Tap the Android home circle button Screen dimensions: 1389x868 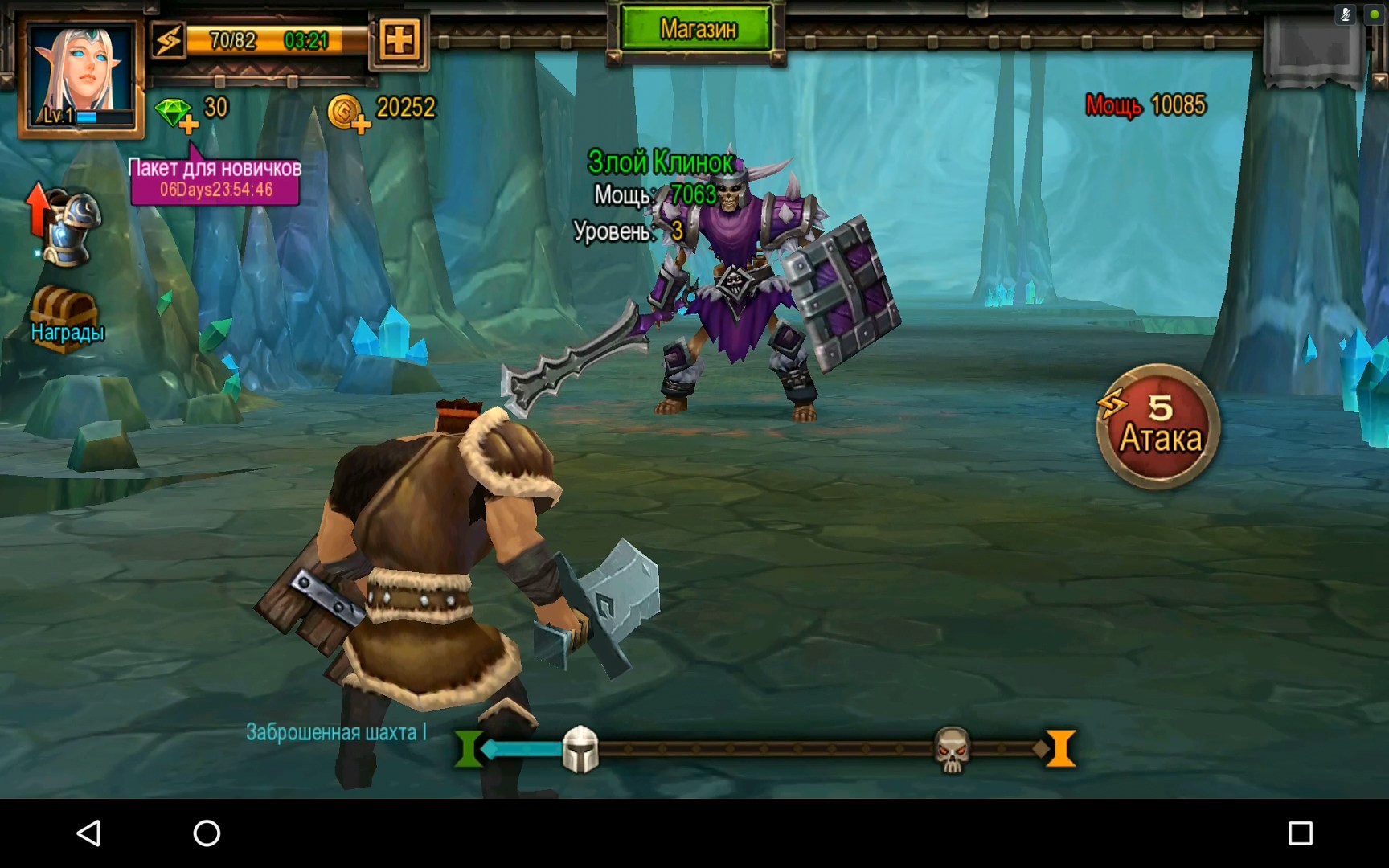coord(207,833)
